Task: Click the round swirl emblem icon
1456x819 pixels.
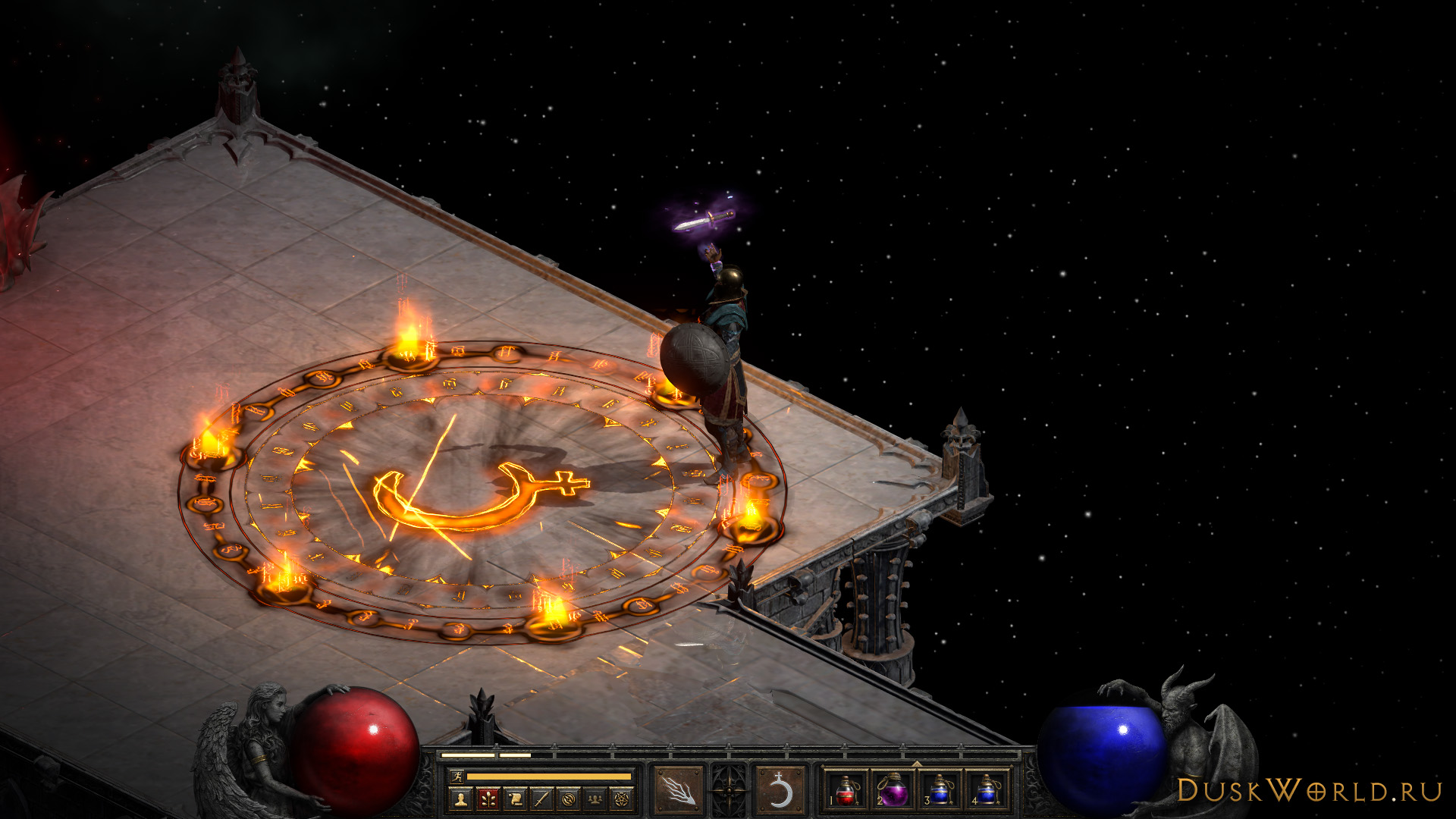Action: click(x=569, y=799)
